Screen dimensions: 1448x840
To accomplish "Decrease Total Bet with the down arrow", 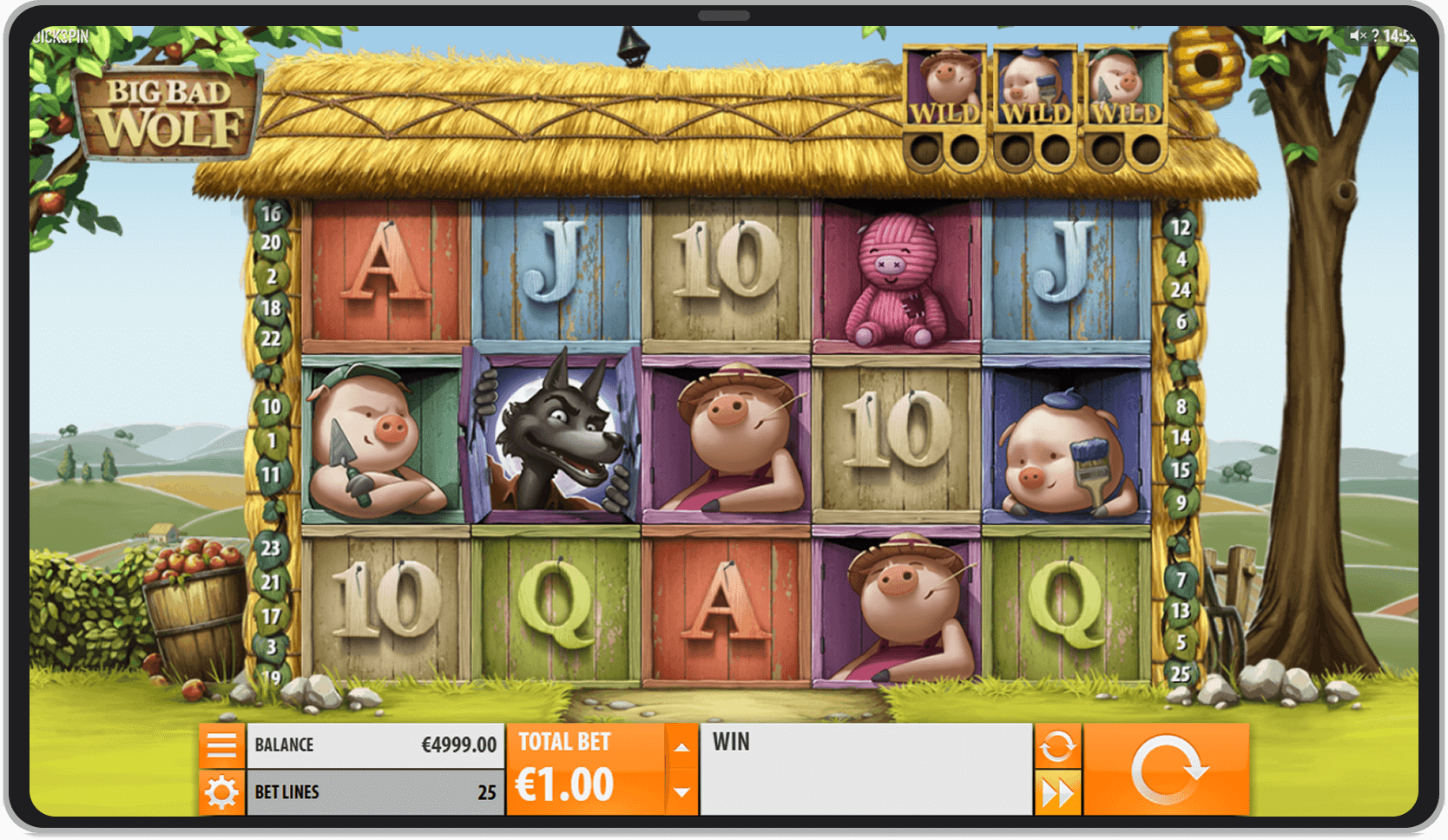I will tap(681, 791).
